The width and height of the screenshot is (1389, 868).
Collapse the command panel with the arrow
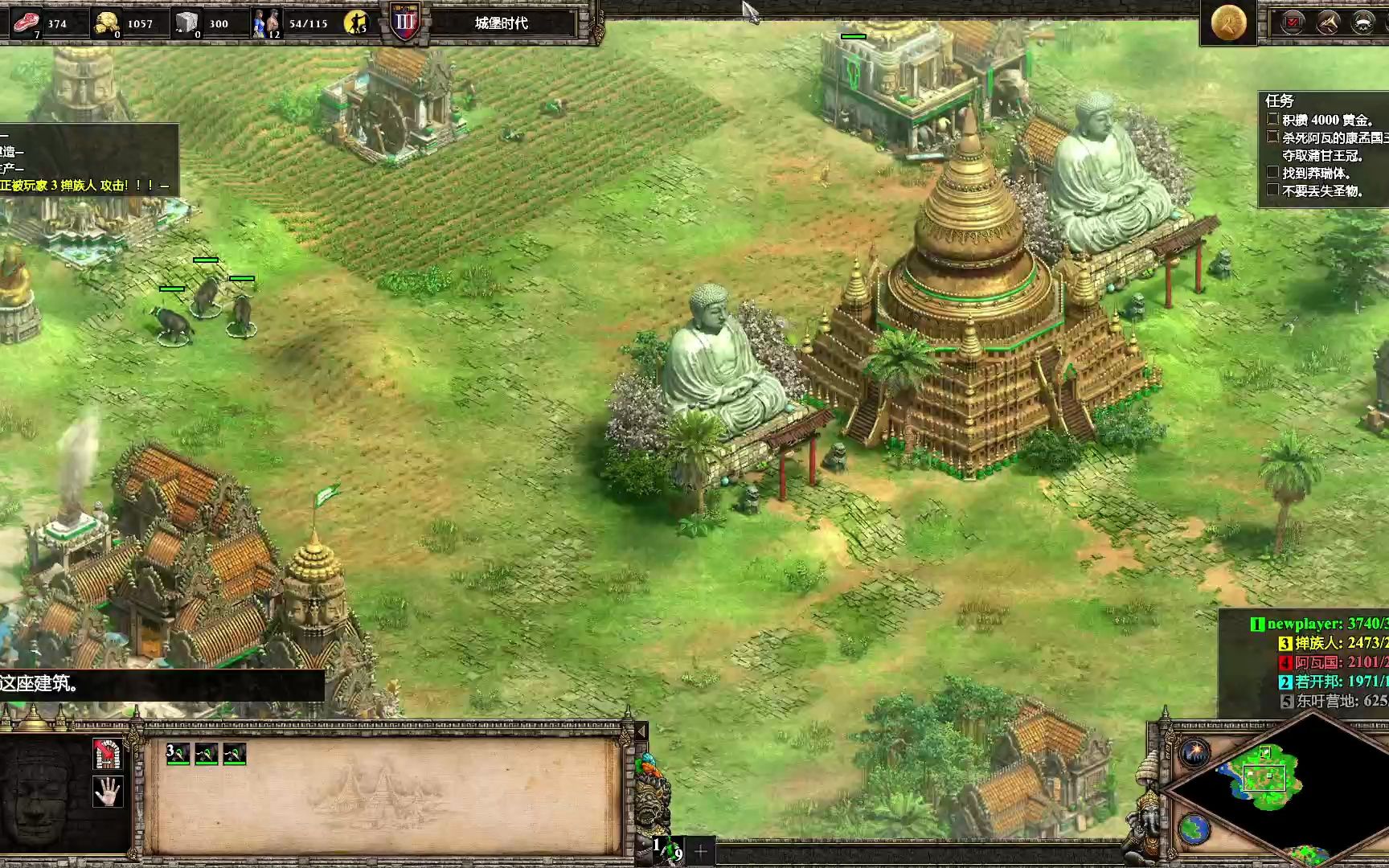point(641,731)
